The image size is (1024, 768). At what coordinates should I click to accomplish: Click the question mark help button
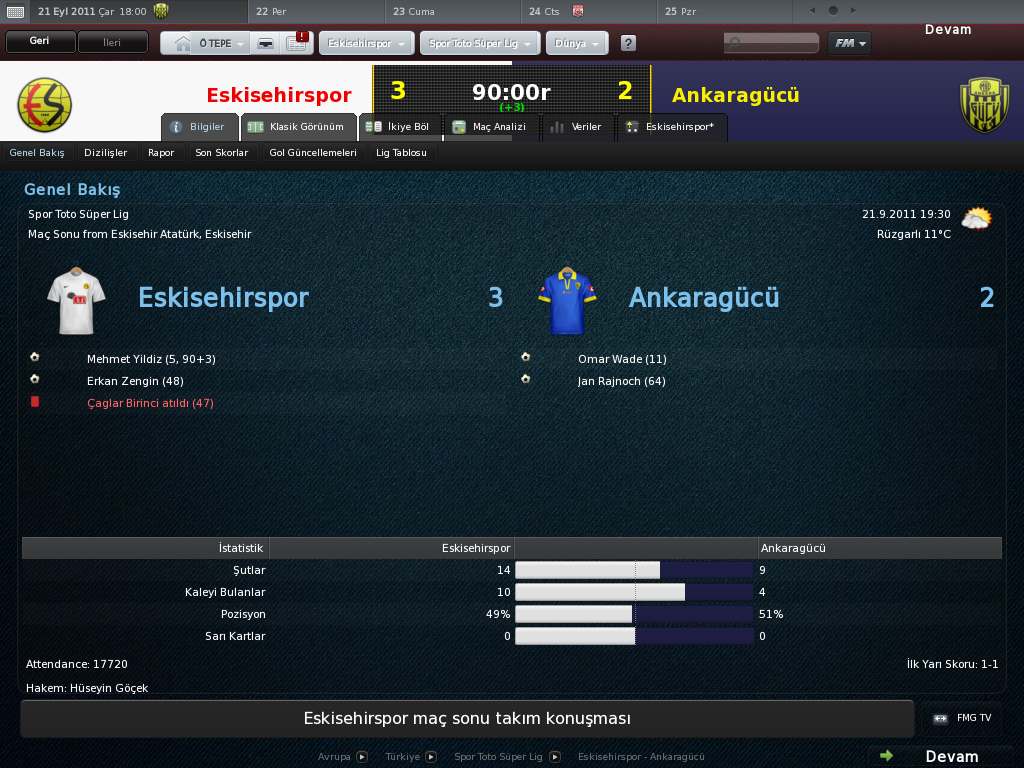(628, 44)
